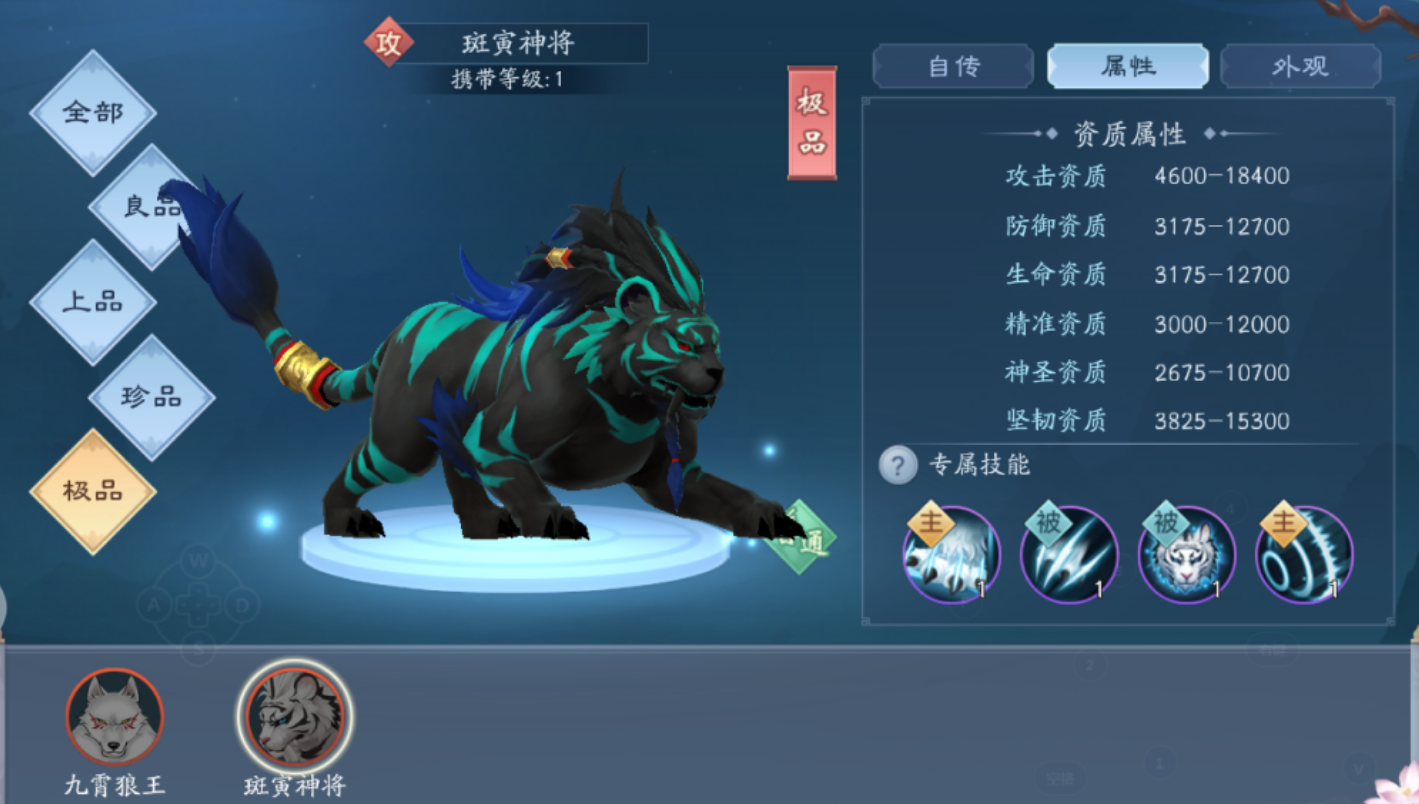Click the 珍品 filter diamond
The width and height of the screenshot is (1419, 804).
pos(151,397)
